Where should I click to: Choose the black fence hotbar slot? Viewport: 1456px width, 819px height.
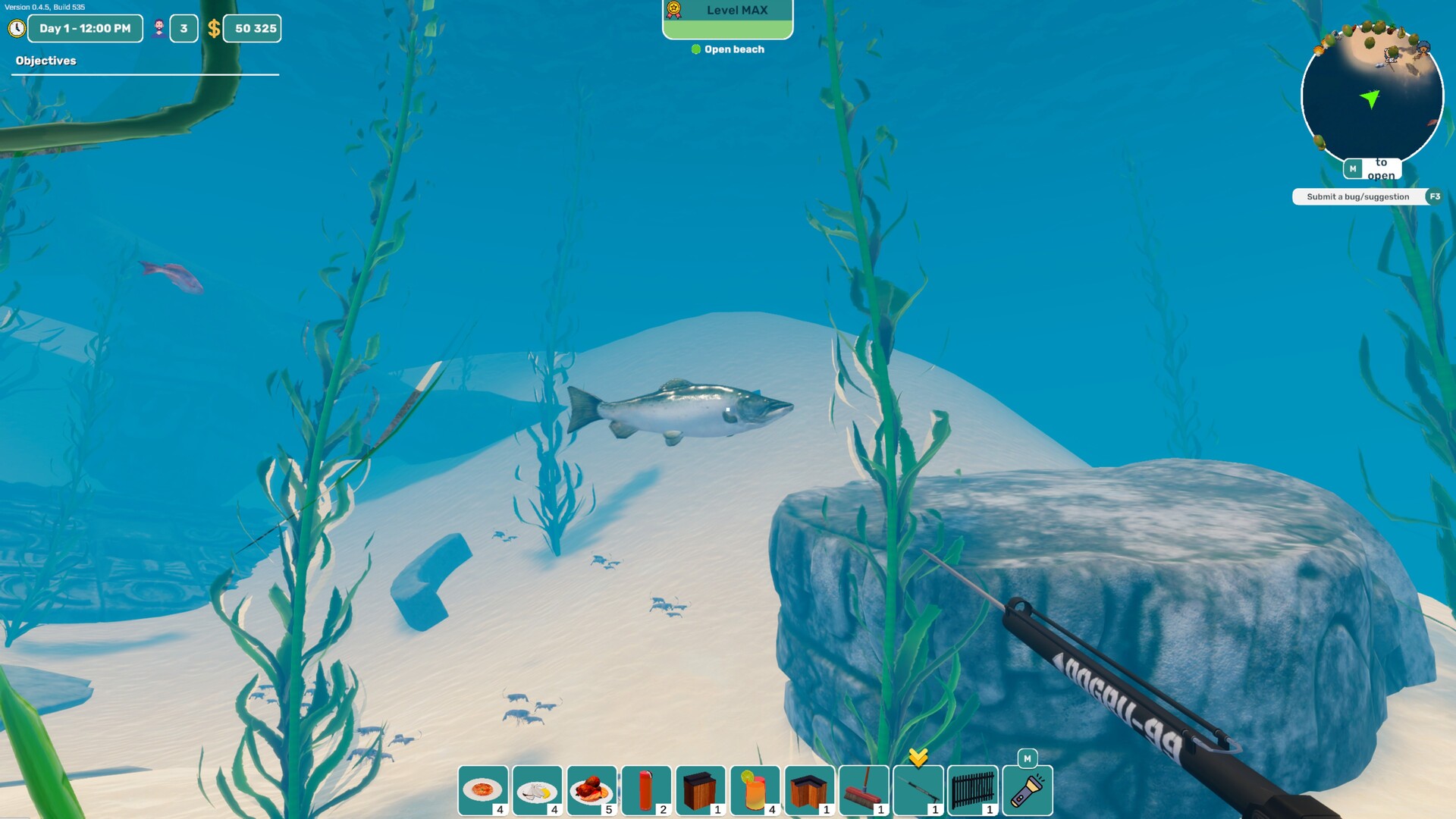pos(973,790)
